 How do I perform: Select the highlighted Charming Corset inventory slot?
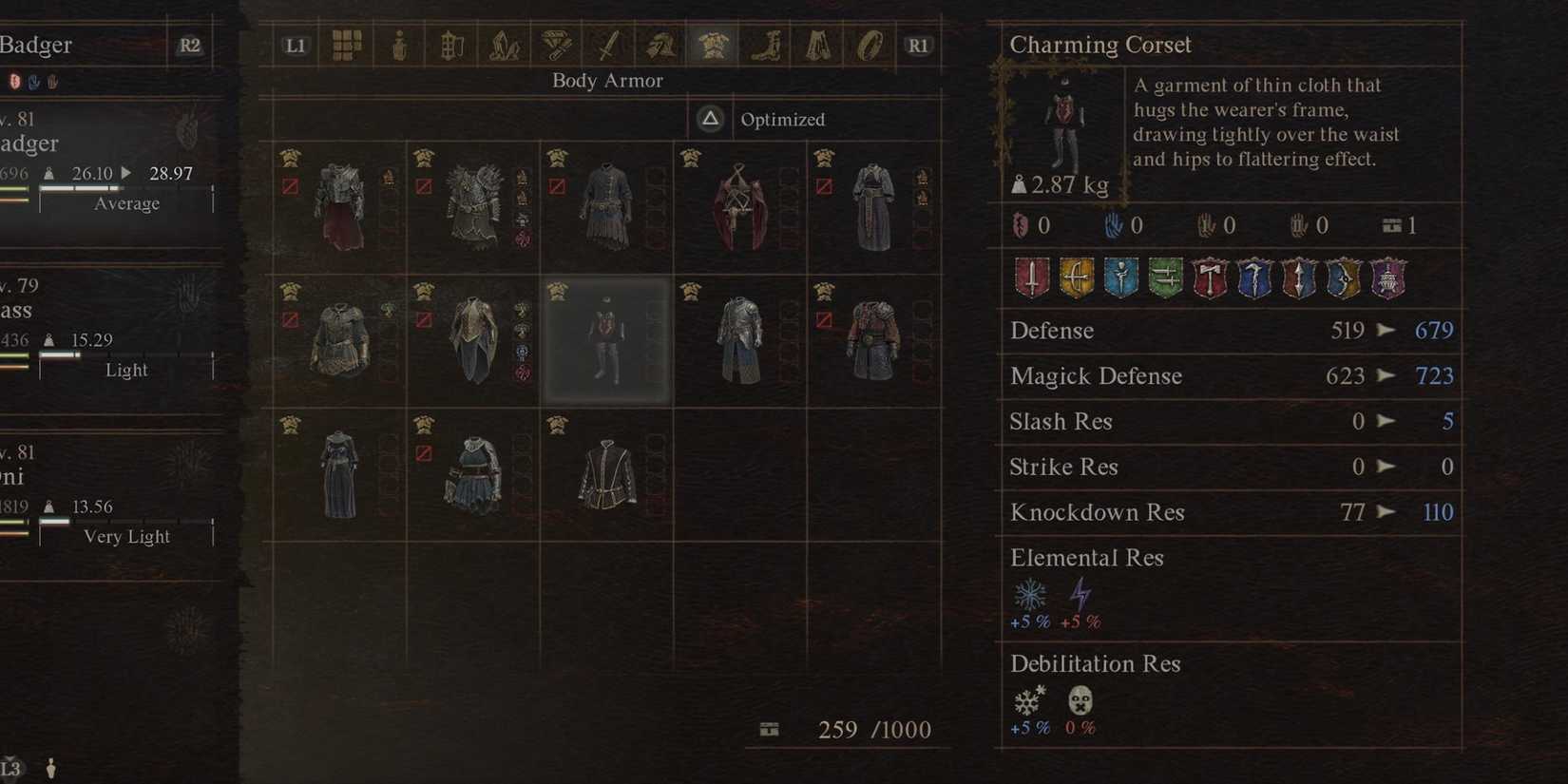point(605,342)
